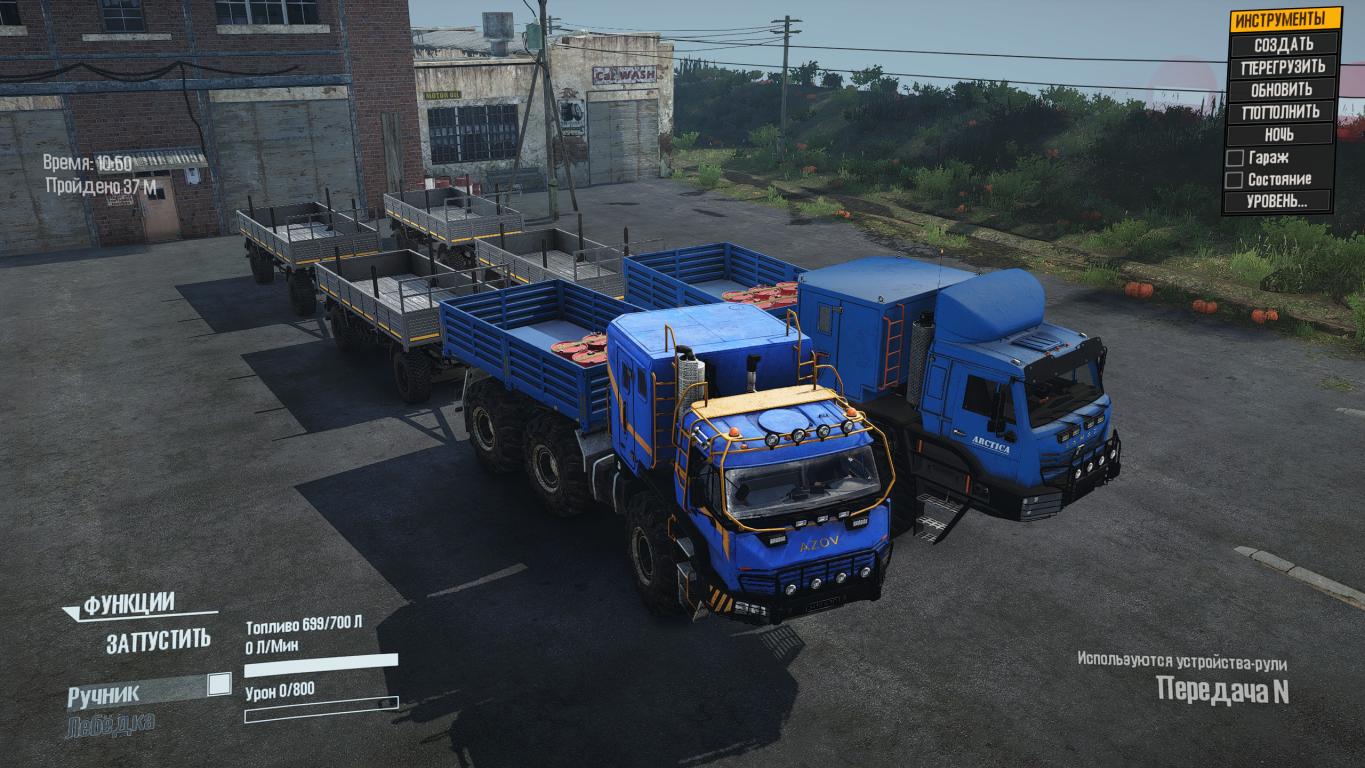Choose the ПЕРЕГРУЗИТЬ option
The image size is (1365, 768).
tap(1283, 67)
